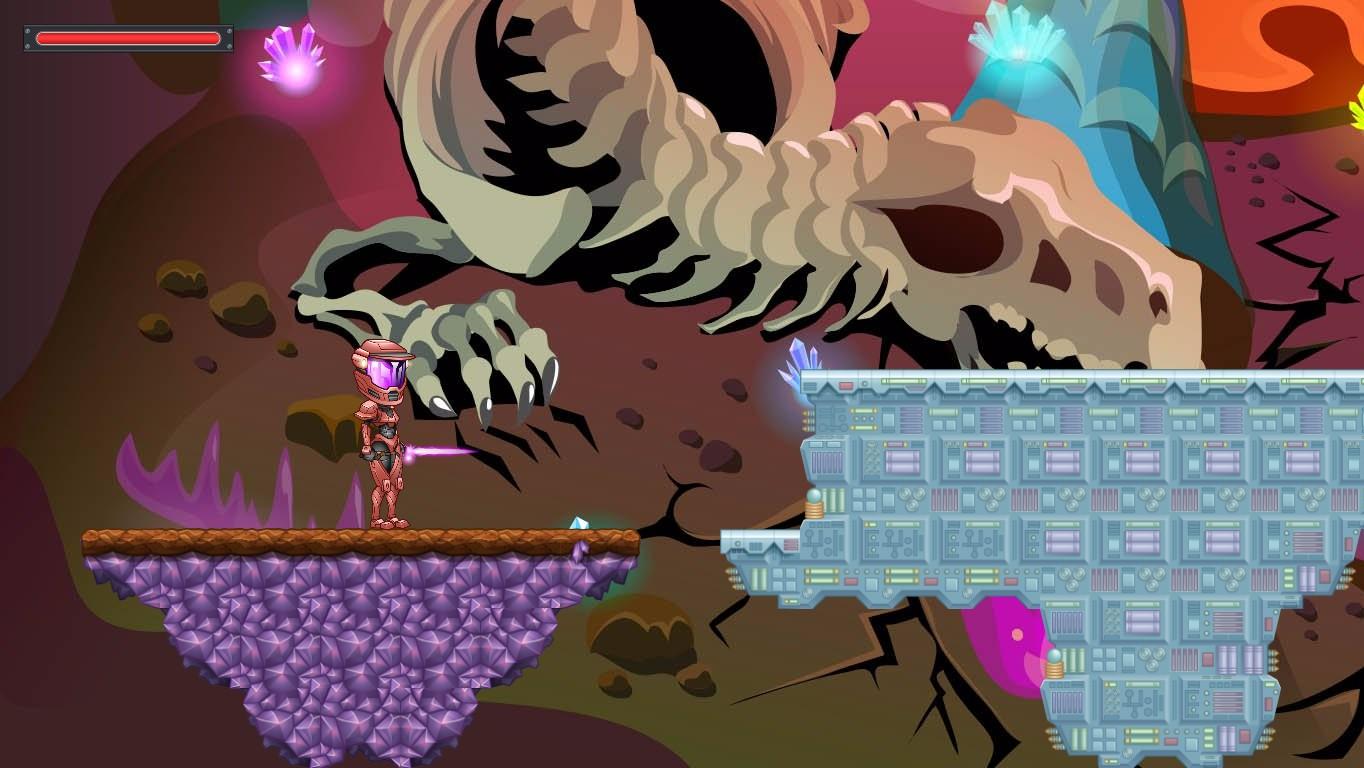Screen dimensions: 1364x768
Task: Click the red health bar fill
Action: 127,39
